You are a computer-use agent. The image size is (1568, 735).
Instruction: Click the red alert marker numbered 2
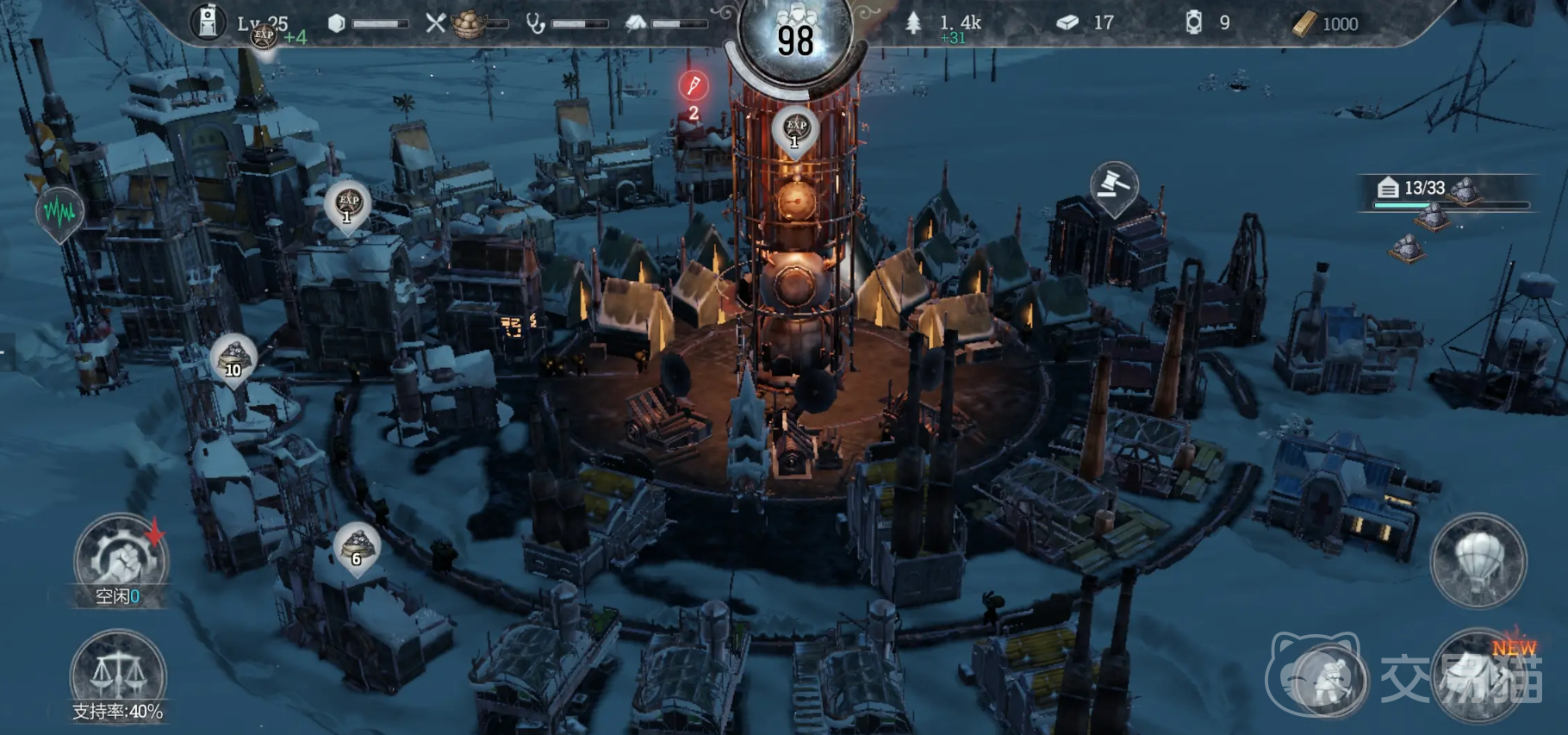click(694, 86)
